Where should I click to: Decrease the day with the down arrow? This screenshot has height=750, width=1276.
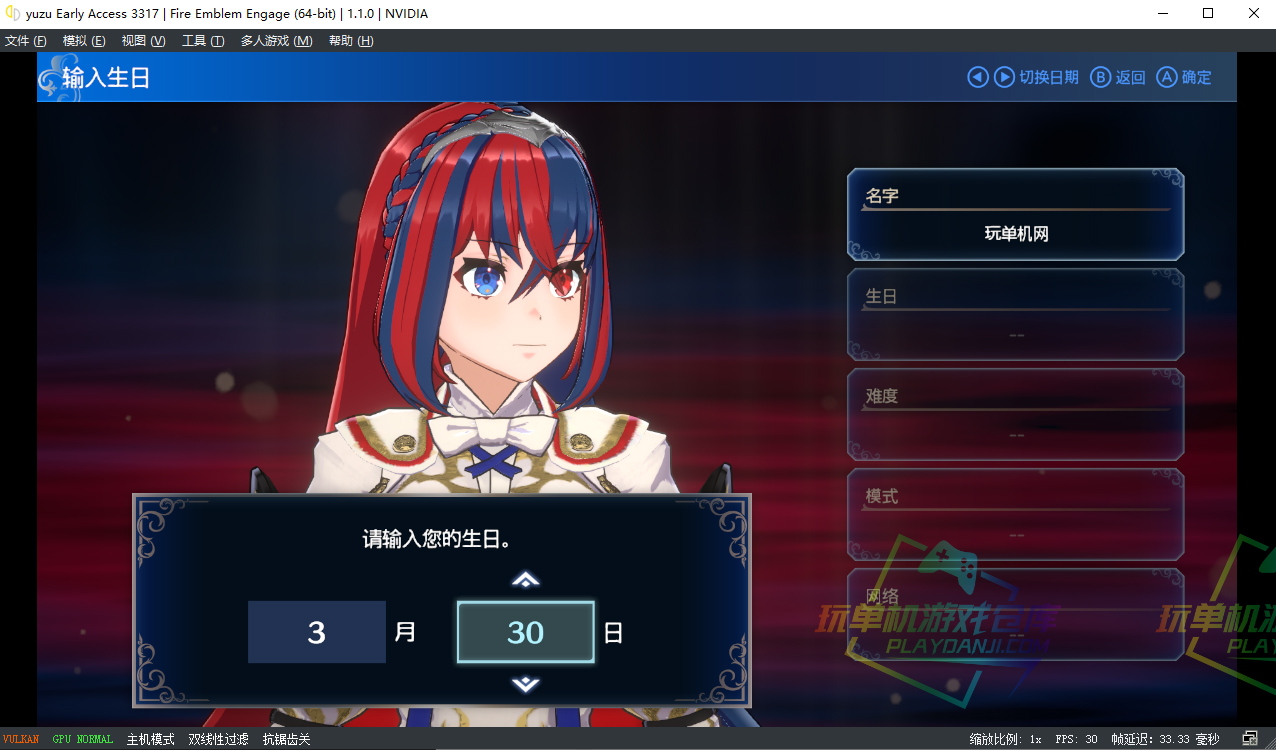click(x=526, y=685)
